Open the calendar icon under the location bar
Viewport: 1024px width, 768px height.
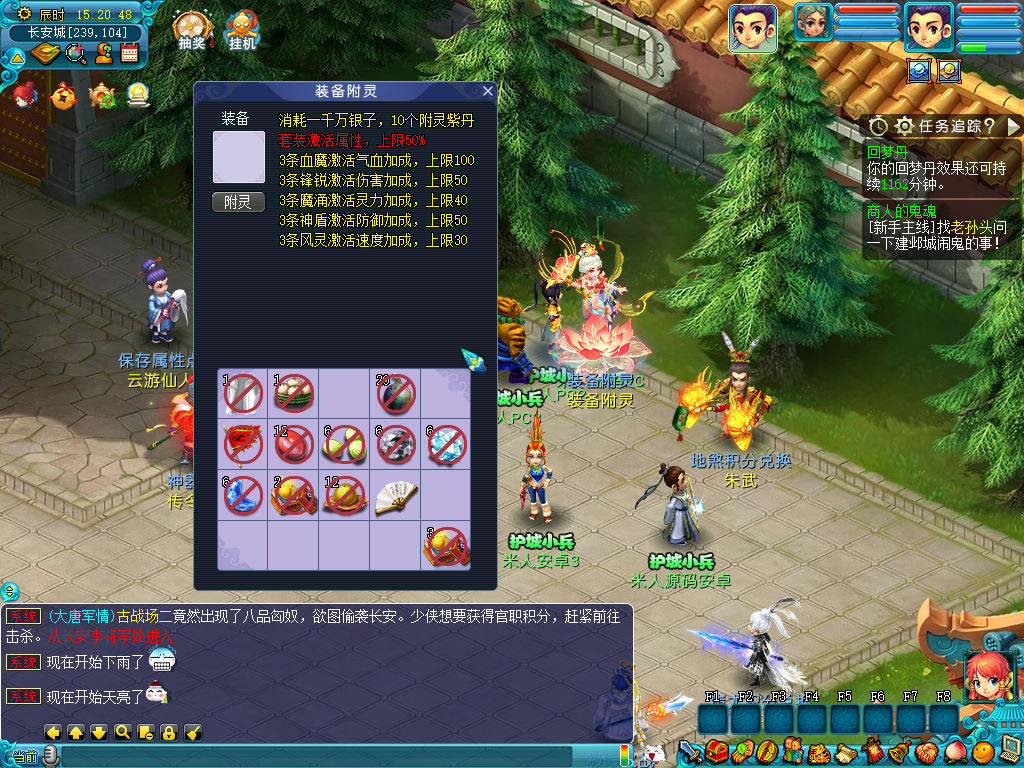pos(129,54)
